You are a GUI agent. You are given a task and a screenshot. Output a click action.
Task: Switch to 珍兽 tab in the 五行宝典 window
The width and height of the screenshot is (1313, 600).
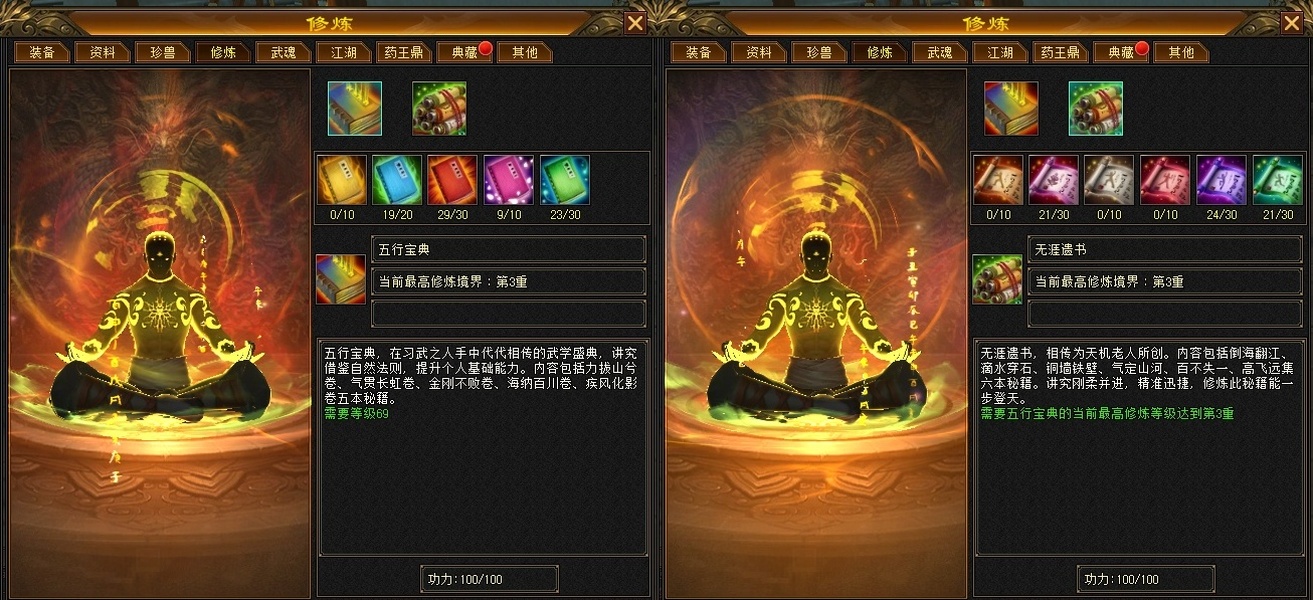(162, 52)
